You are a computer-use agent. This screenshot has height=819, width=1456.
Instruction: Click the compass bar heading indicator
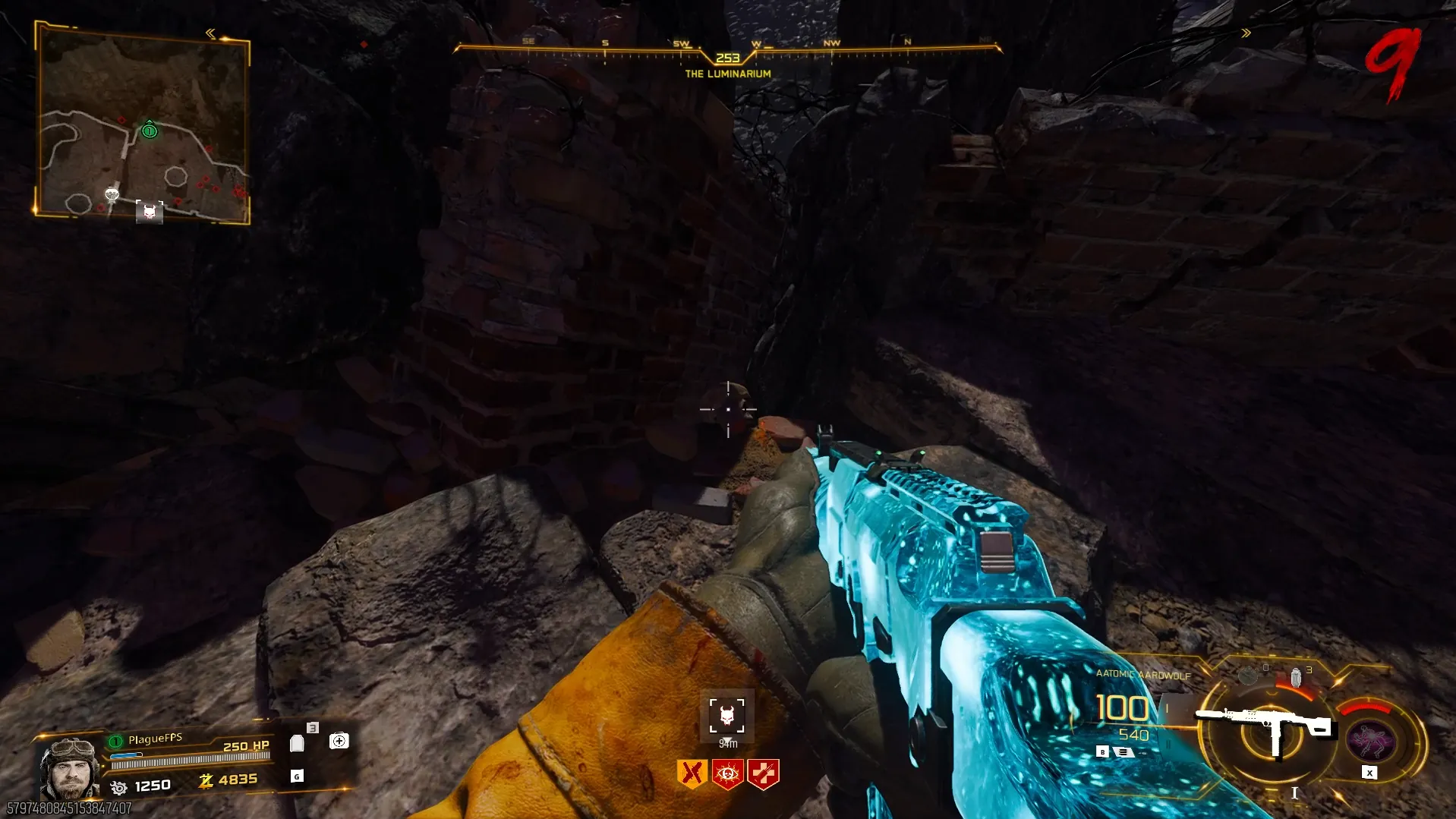[x=727, y=58]
